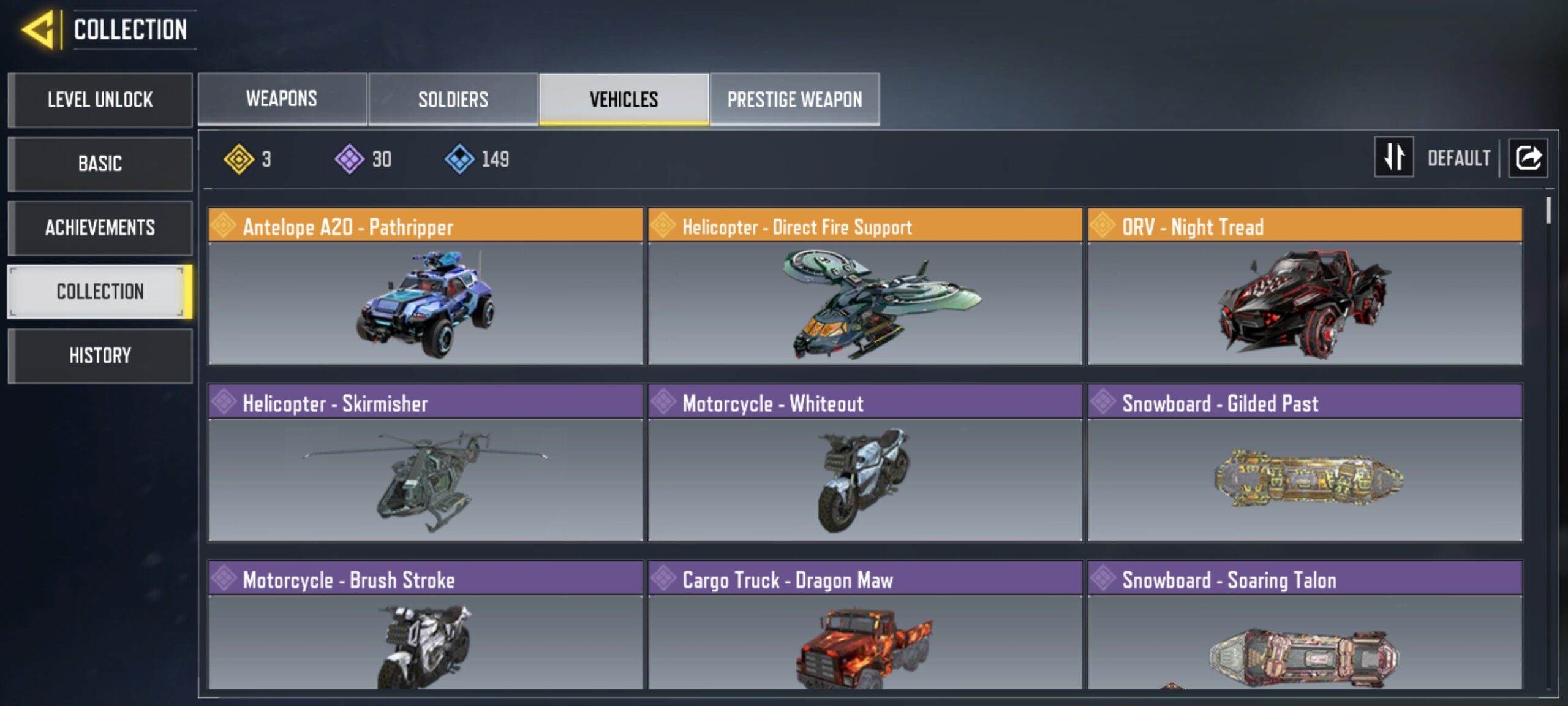The height and width of the screenshot is (706, 1568).
Task: Select the Vehicles tab
Action: point(624,99)
